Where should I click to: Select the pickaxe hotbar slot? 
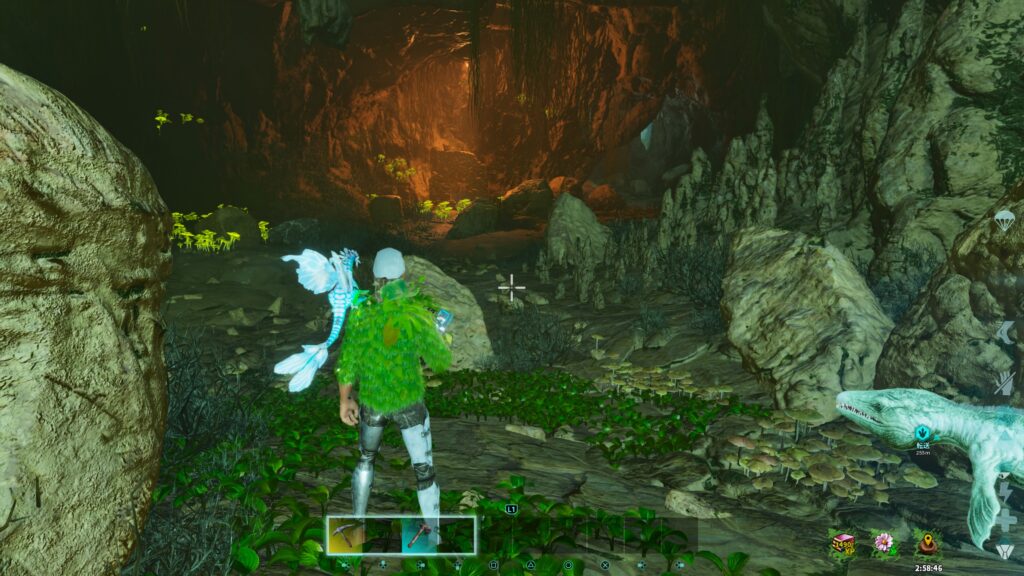click(345, 535)
